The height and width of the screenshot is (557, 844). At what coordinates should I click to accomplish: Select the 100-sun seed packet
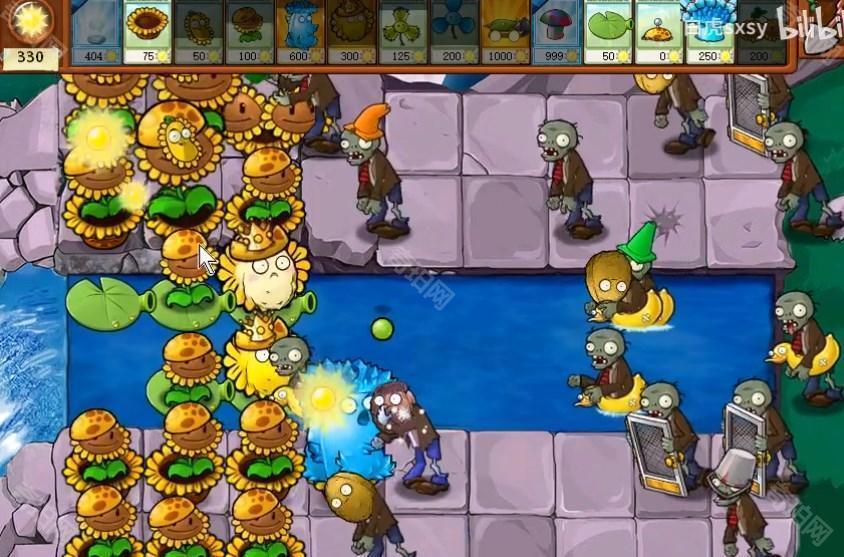click(x=249, y=31)
